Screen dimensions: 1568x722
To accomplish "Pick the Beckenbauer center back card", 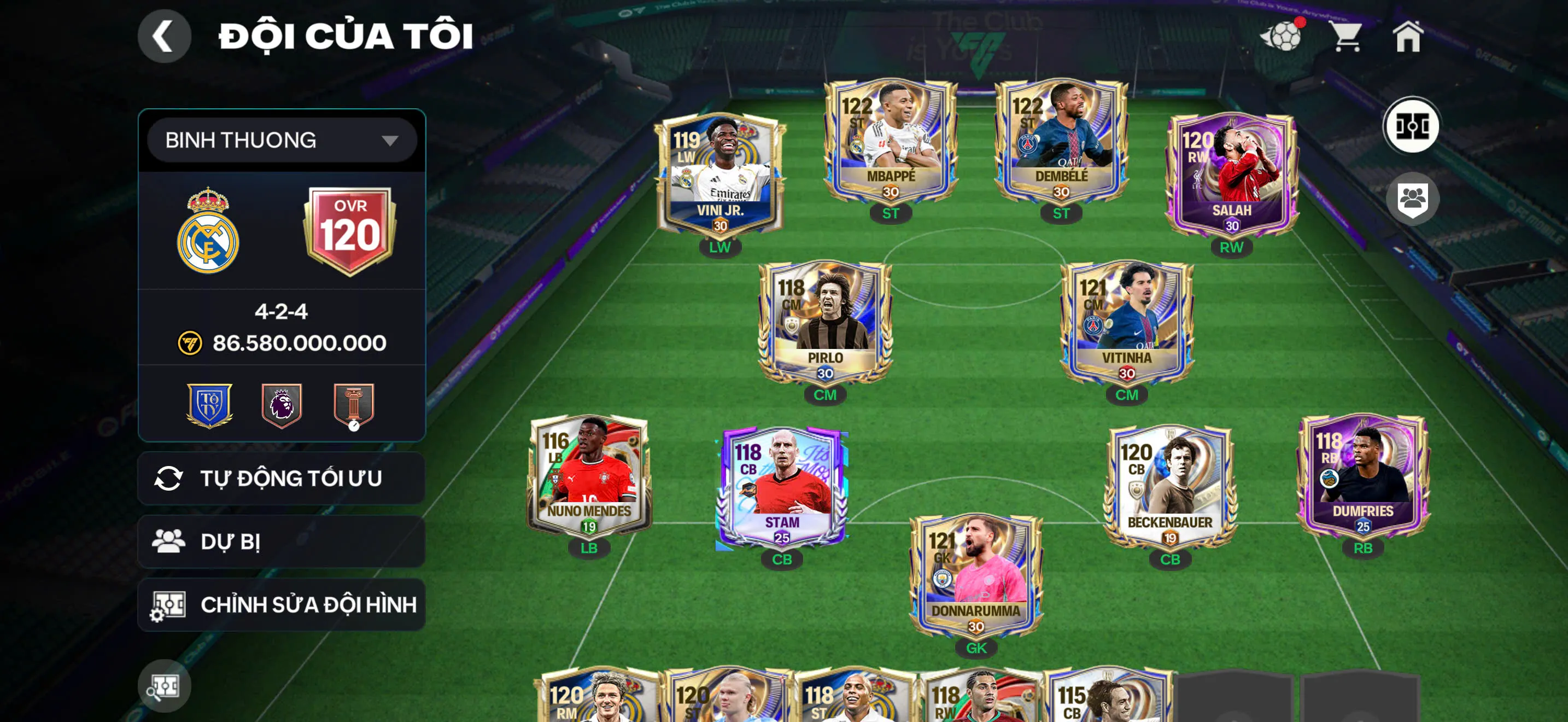I will click(1169, 487).
